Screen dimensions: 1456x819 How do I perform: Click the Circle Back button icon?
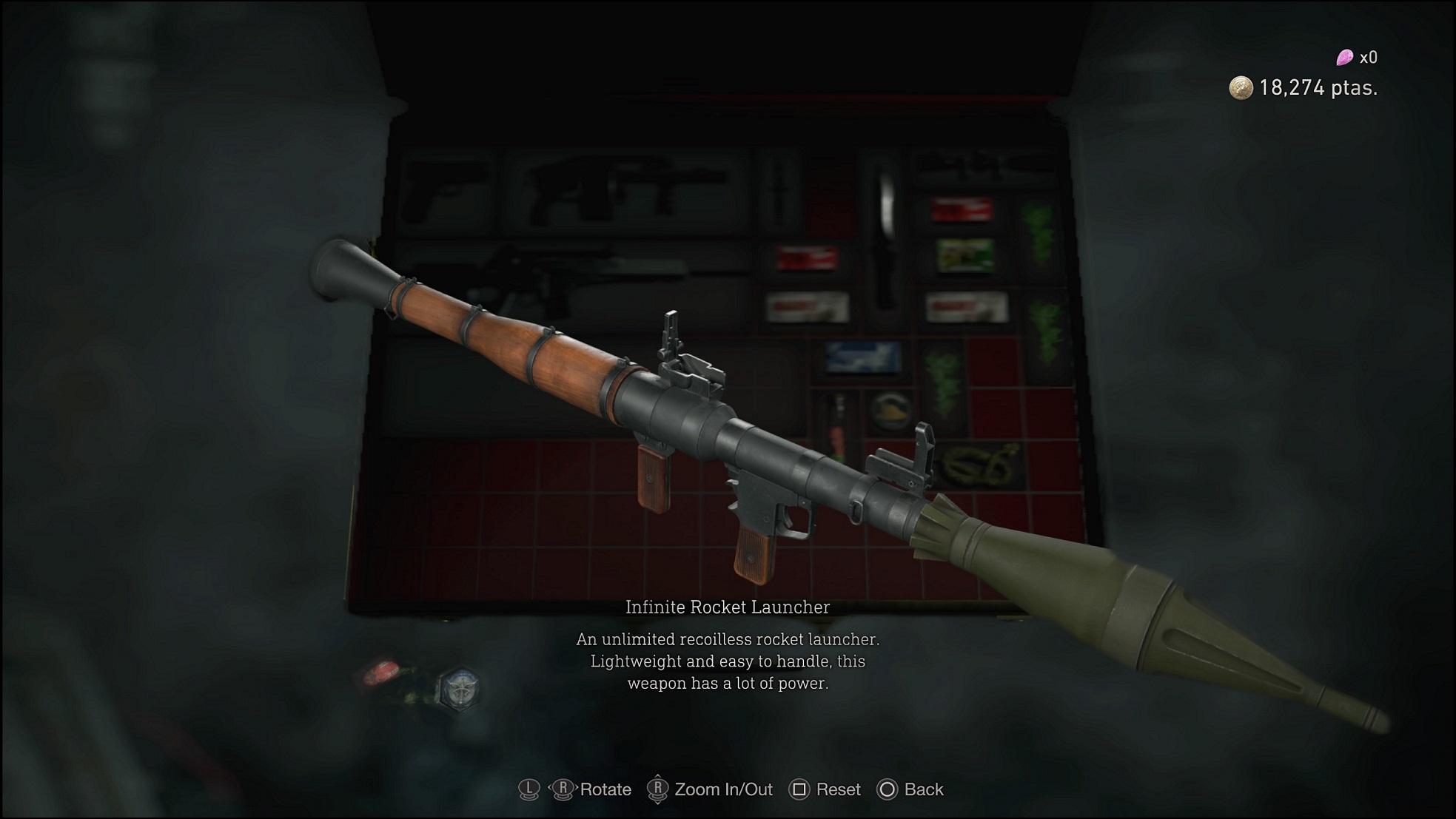tap(886, 789)
